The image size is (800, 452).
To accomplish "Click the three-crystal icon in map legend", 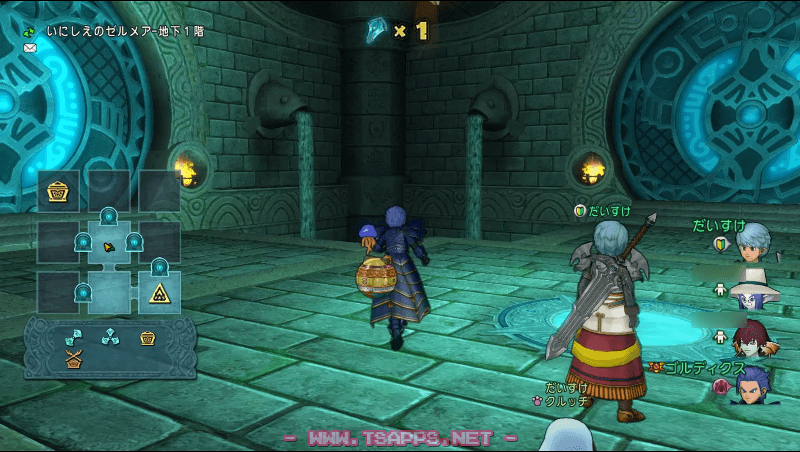I will (x=110, y=336).
